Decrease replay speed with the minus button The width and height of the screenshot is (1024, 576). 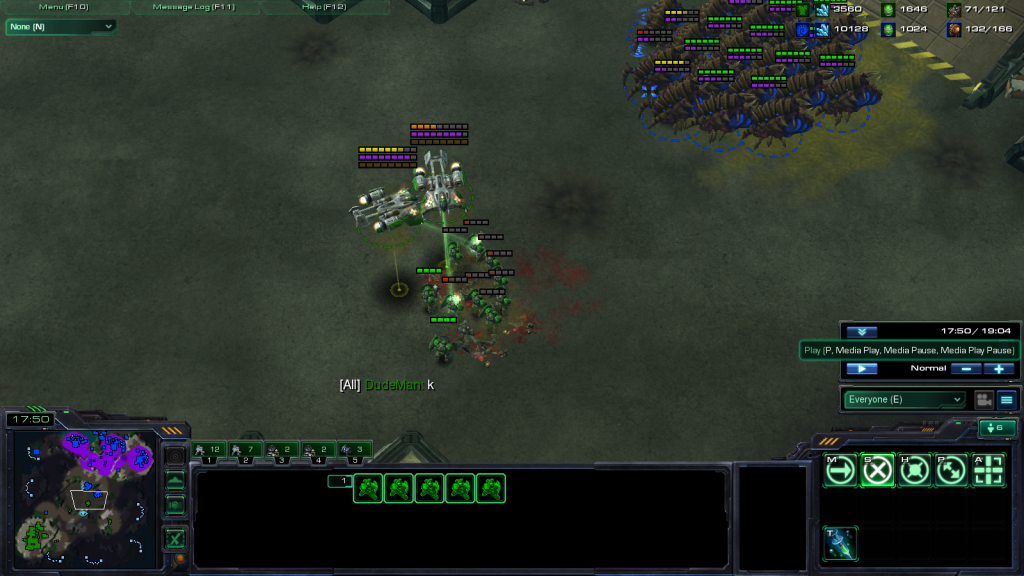(965, 369)
